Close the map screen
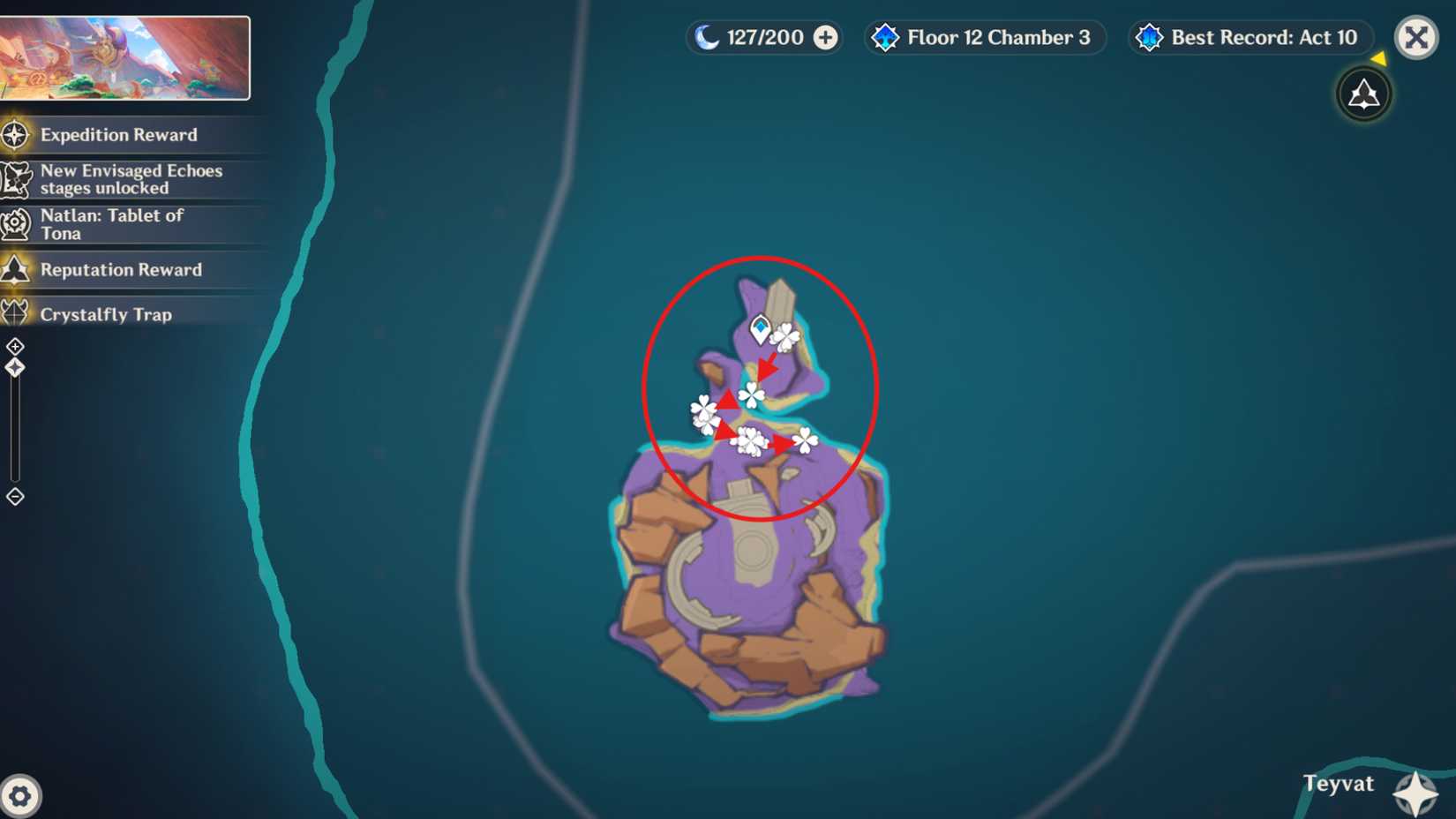 click(1415, 38)
